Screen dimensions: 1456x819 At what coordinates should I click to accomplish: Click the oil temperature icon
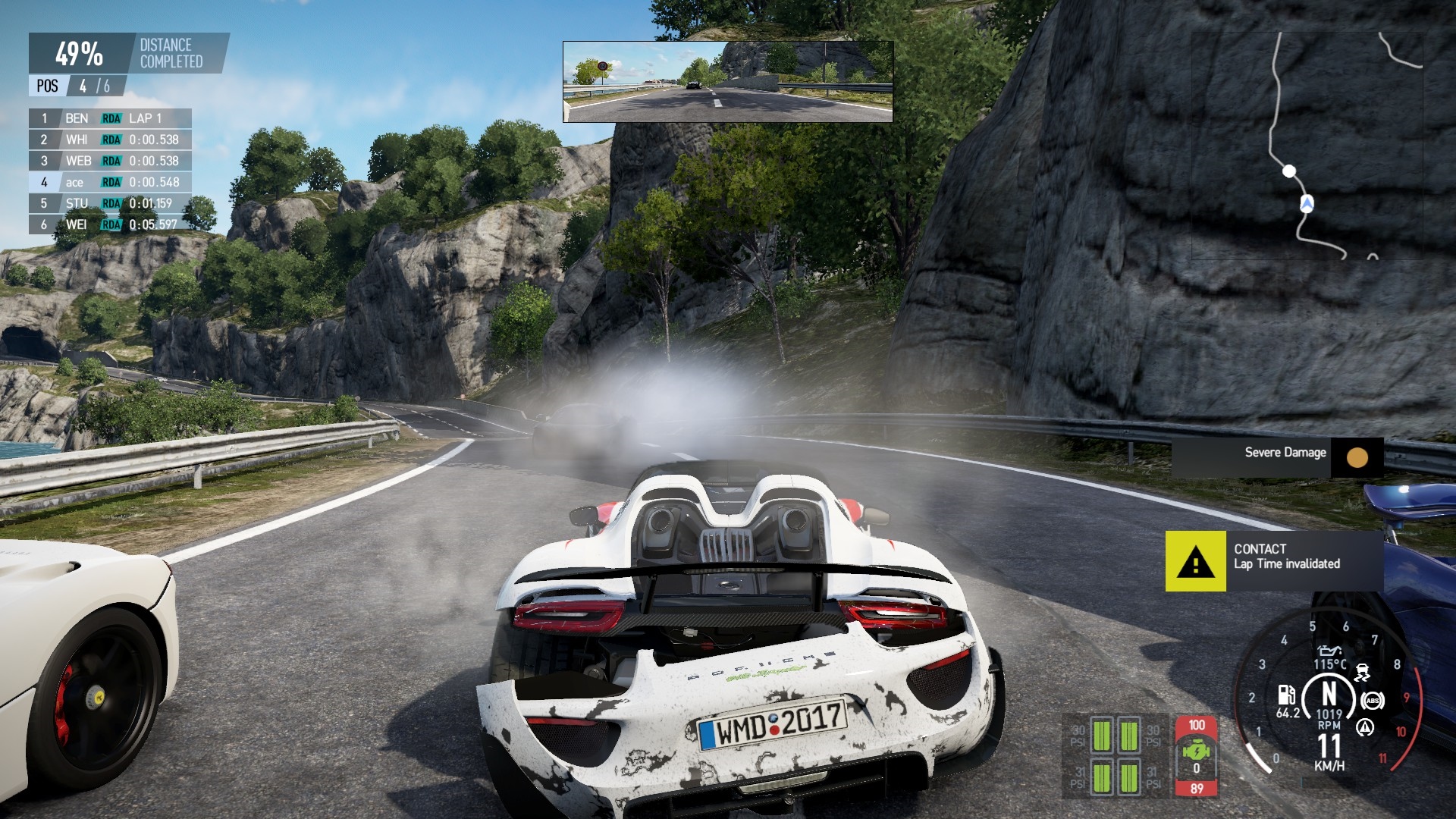pyautogui.click(x=1329, y=651)
